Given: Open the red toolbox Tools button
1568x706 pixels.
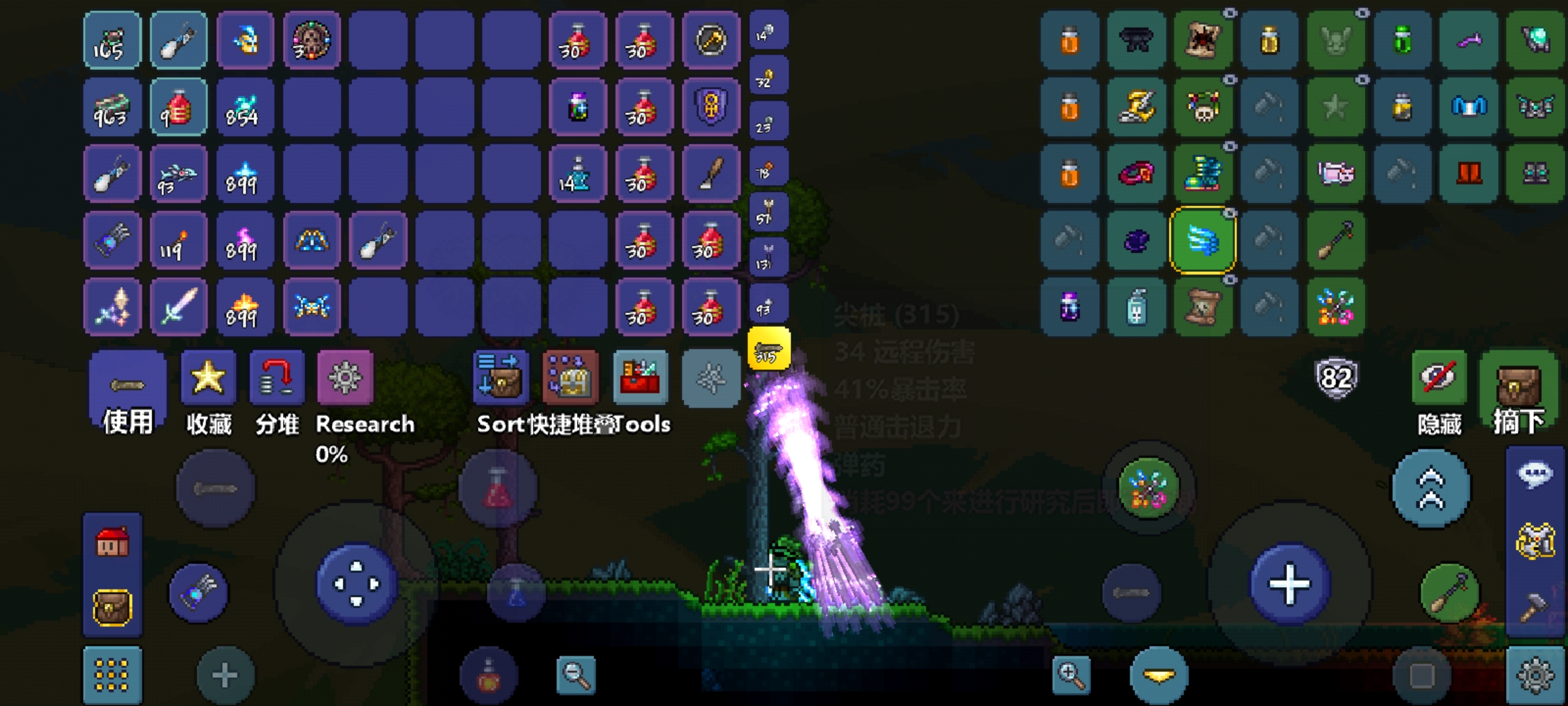Looking at the screenshot, I should tap(640, 378).
